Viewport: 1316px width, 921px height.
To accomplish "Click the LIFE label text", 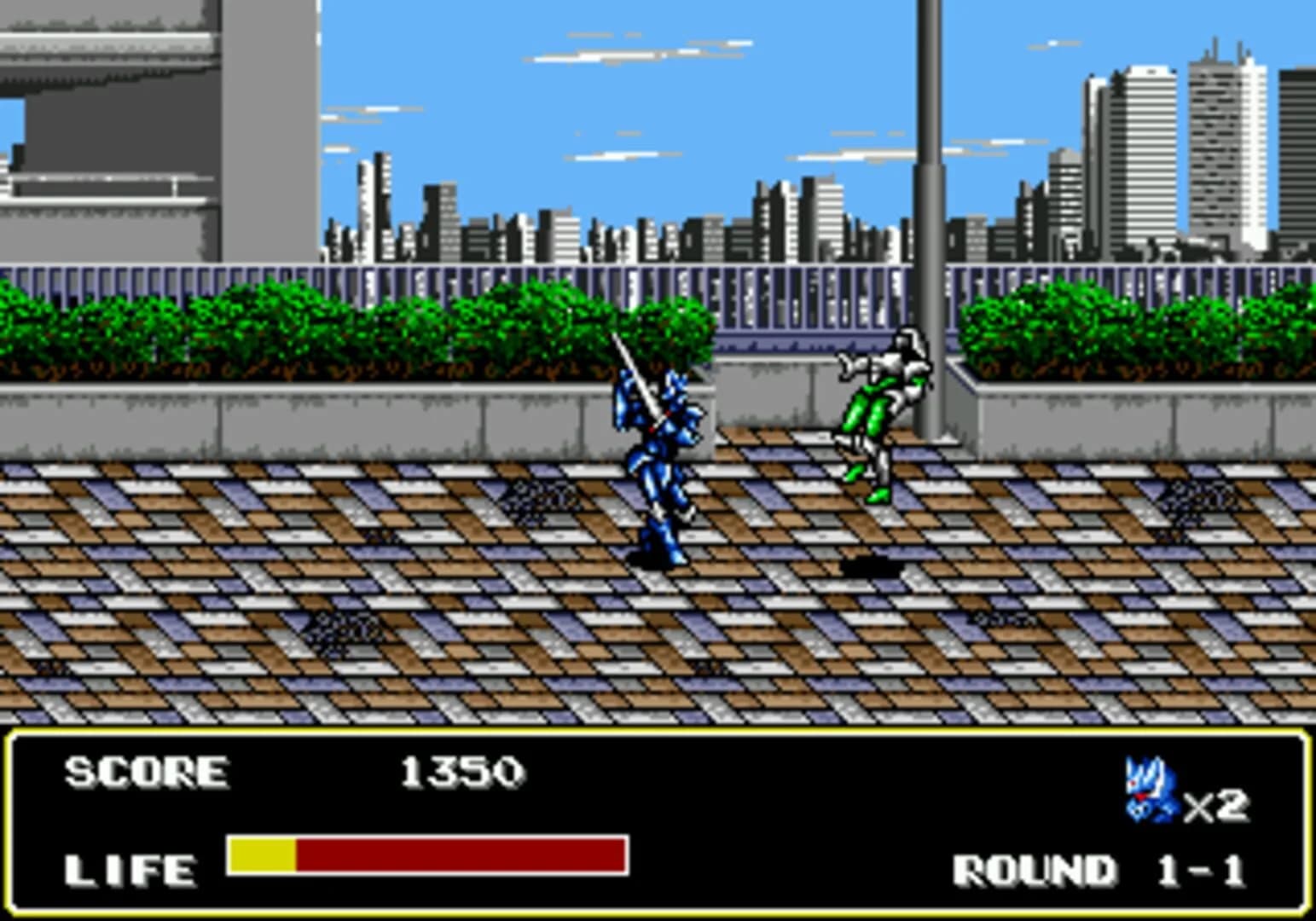I will click(x=132, y=870).
